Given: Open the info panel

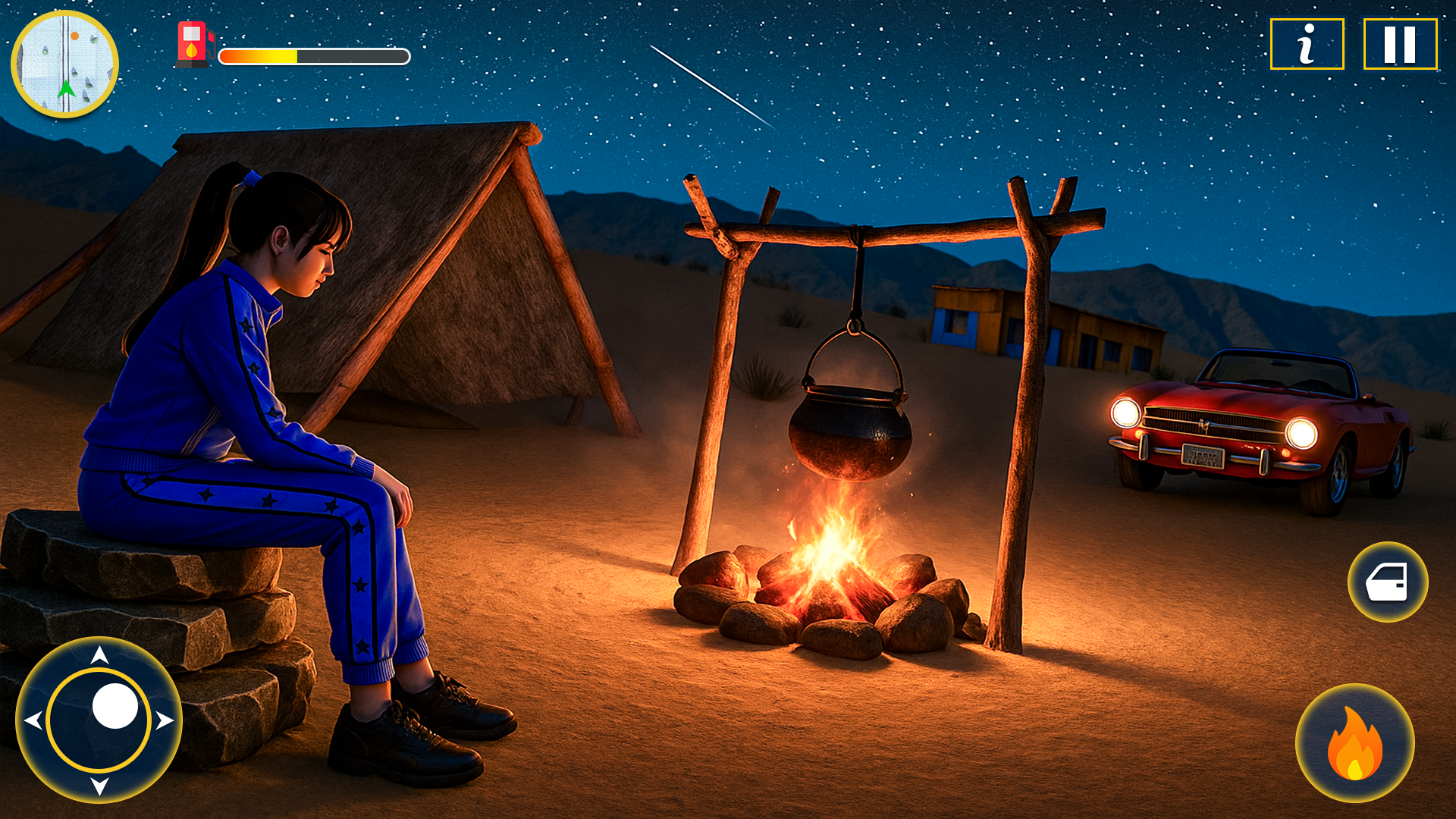Looking at the screenshot, I should (1307, 44).
